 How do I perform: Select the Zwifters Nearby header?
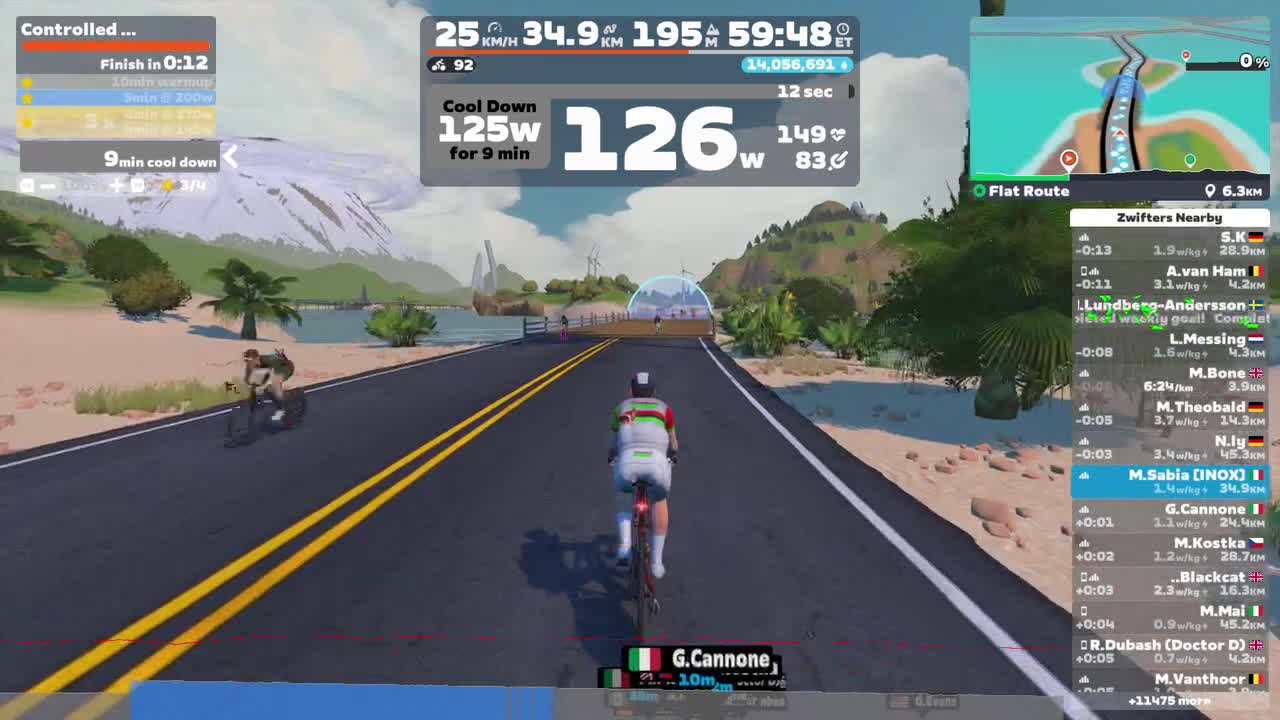pyautogui.click(x=1170, y=218)
